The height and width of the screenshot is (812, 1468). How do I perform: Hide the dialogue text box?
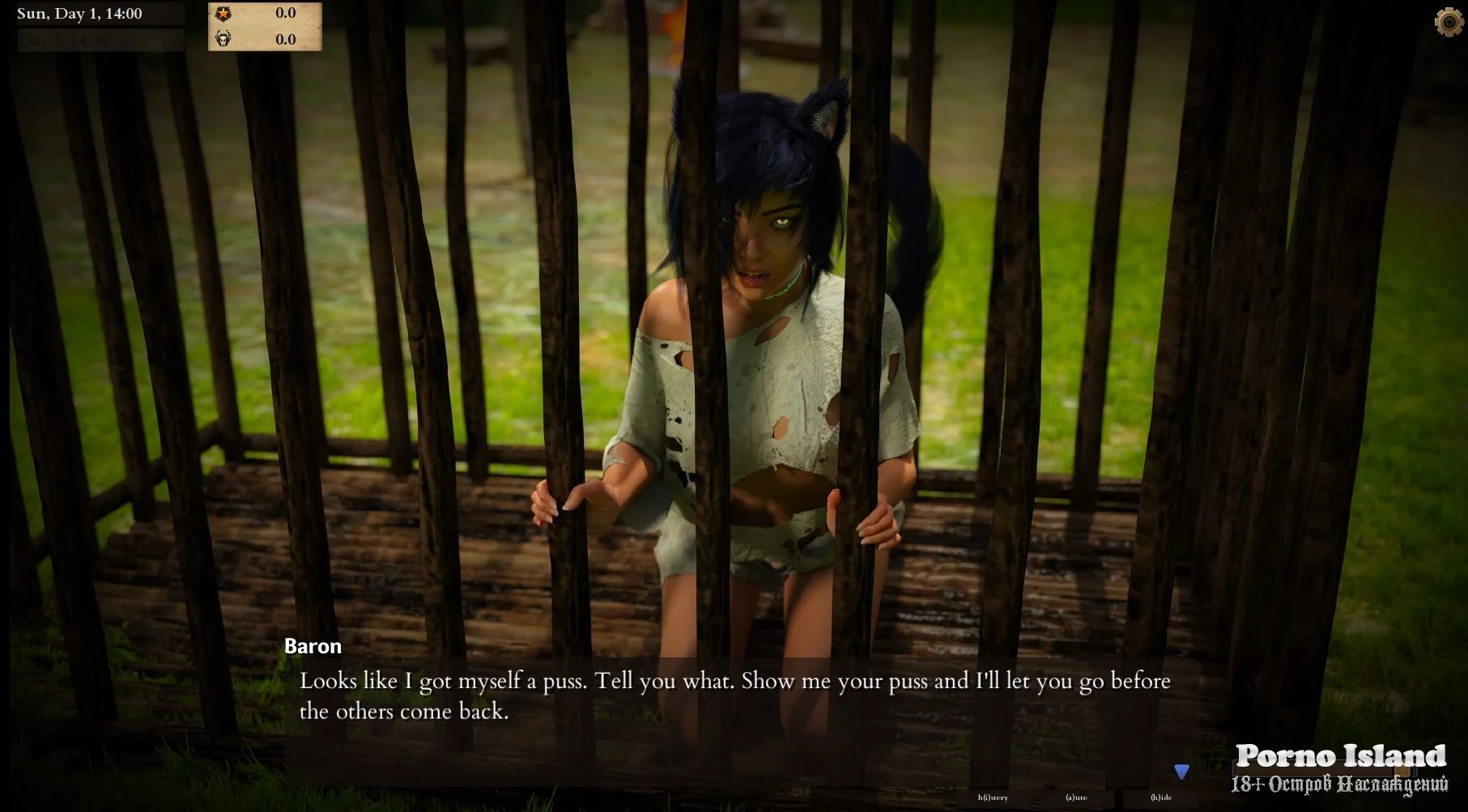[x=1161, y=797]
